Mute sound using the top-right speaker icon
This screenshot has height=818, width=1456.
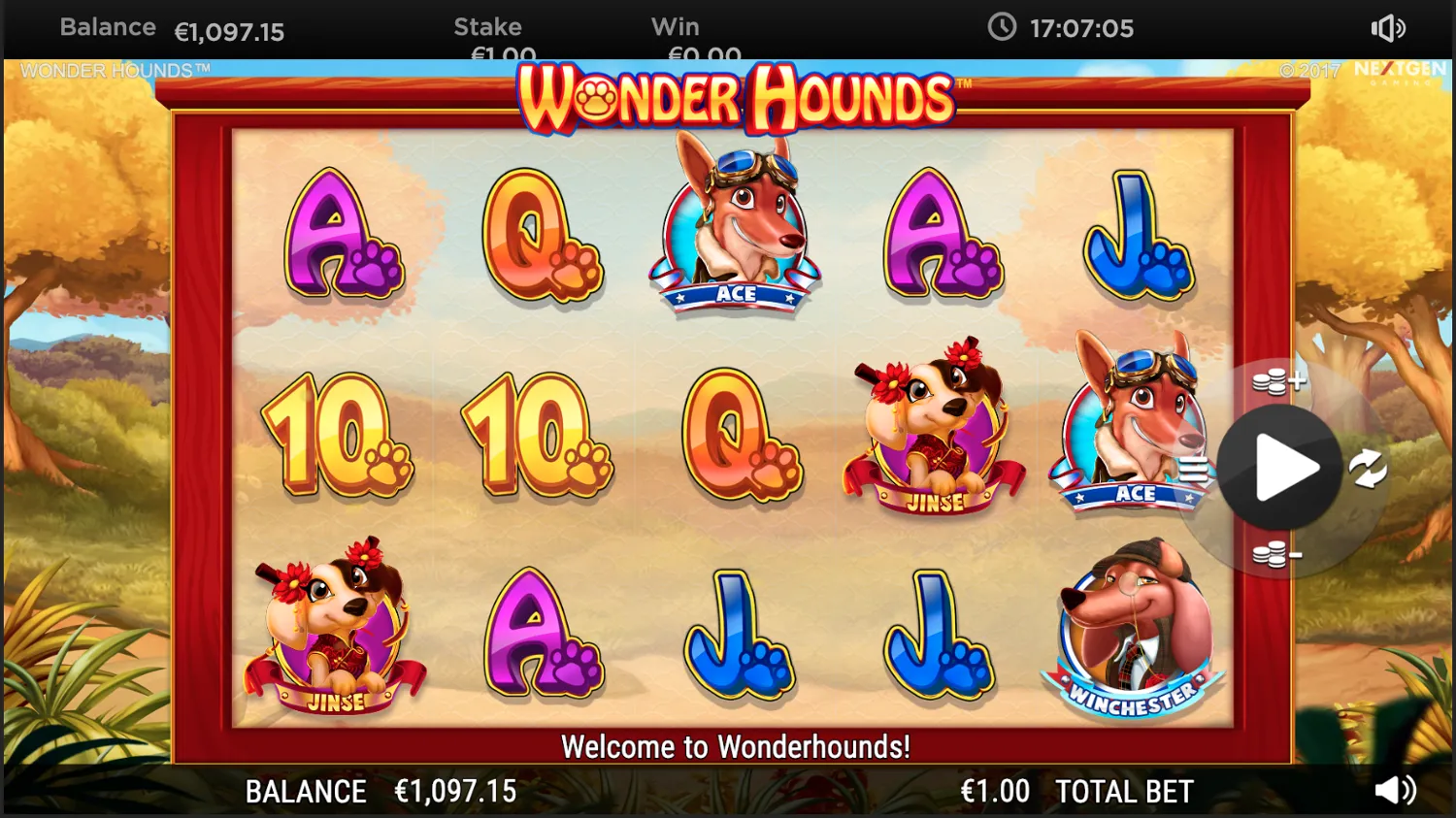1387,28
